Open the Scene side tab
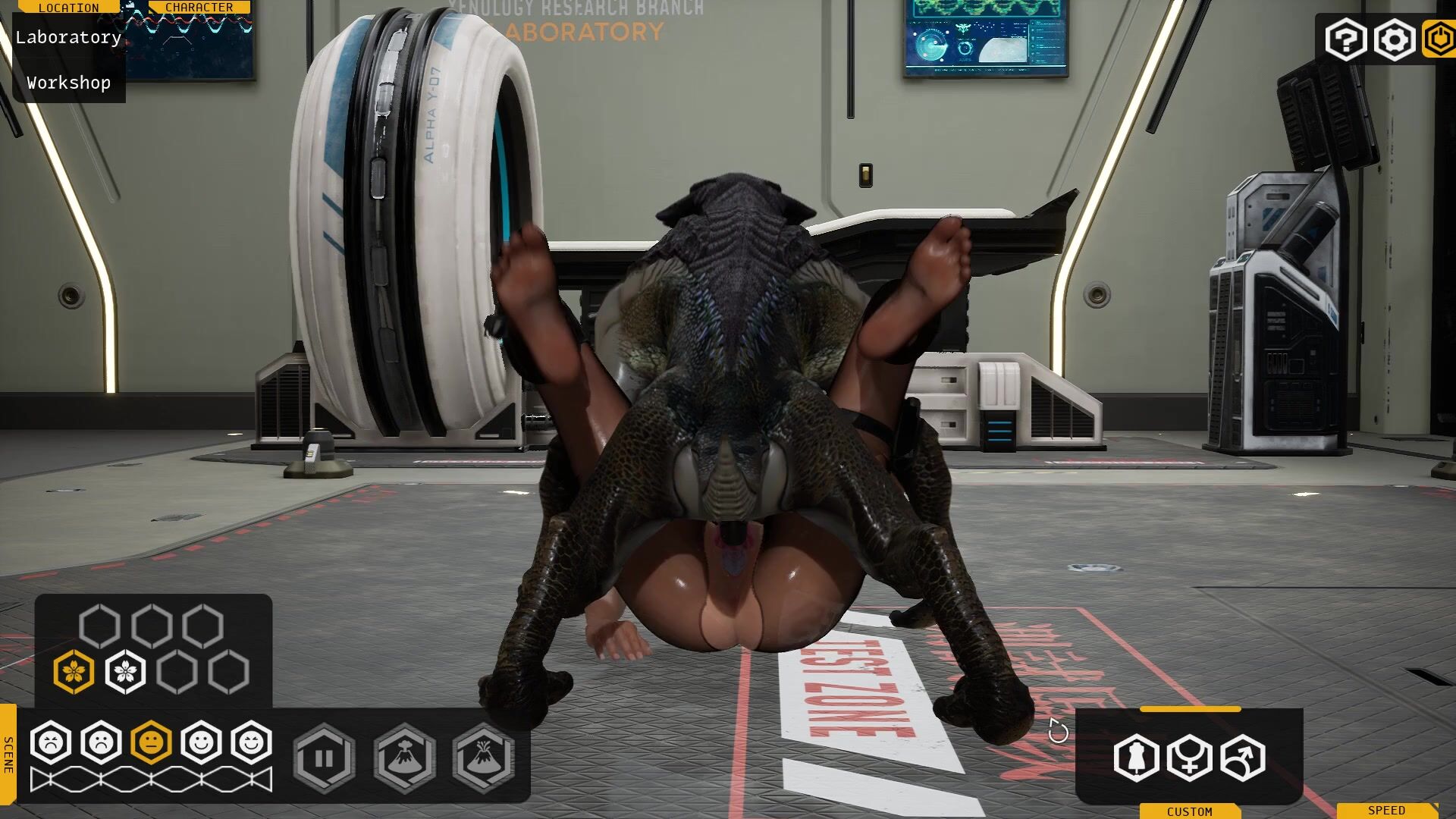This screenshot has height=819, width=1456. coord(8,755)
